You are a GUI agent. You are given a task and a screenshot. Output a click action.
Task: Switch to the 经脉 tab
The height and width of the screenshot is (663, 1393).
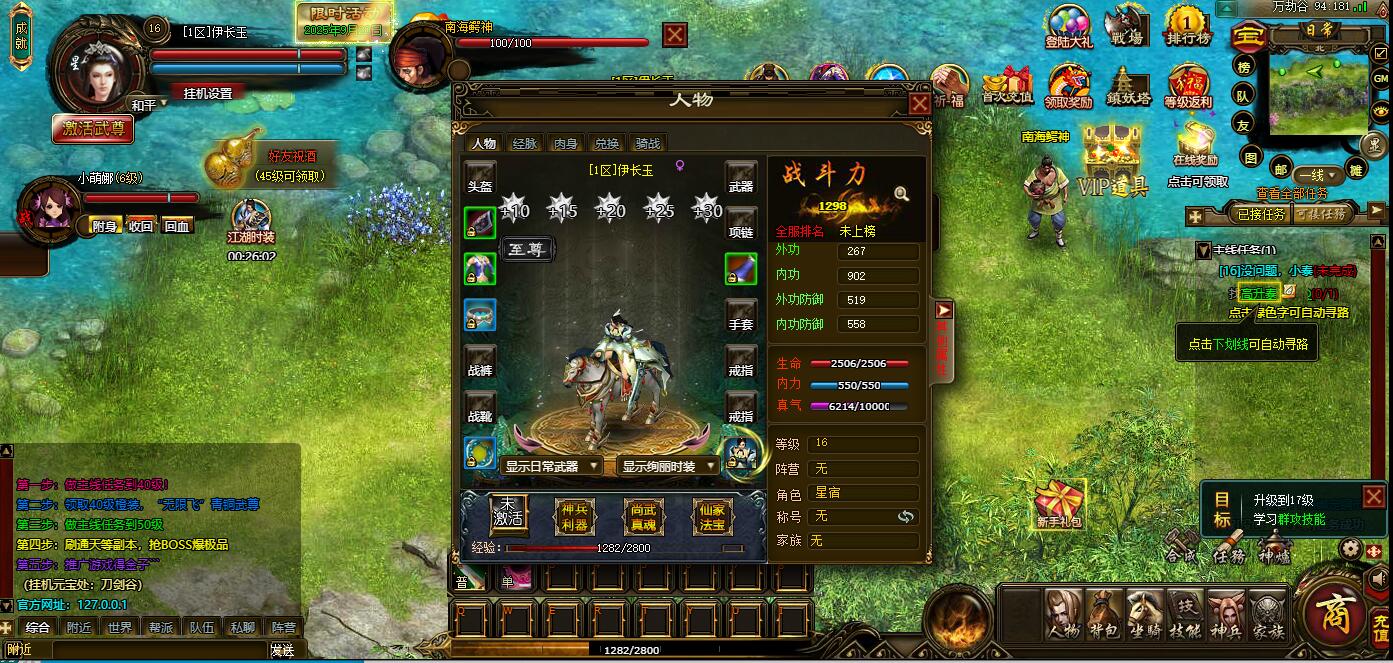coord(525,144)
